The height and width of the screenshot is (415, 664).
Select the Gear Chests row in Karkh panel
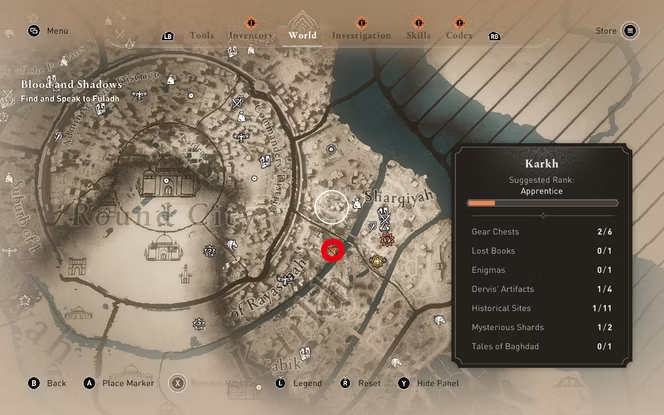[x=541, y=232]
